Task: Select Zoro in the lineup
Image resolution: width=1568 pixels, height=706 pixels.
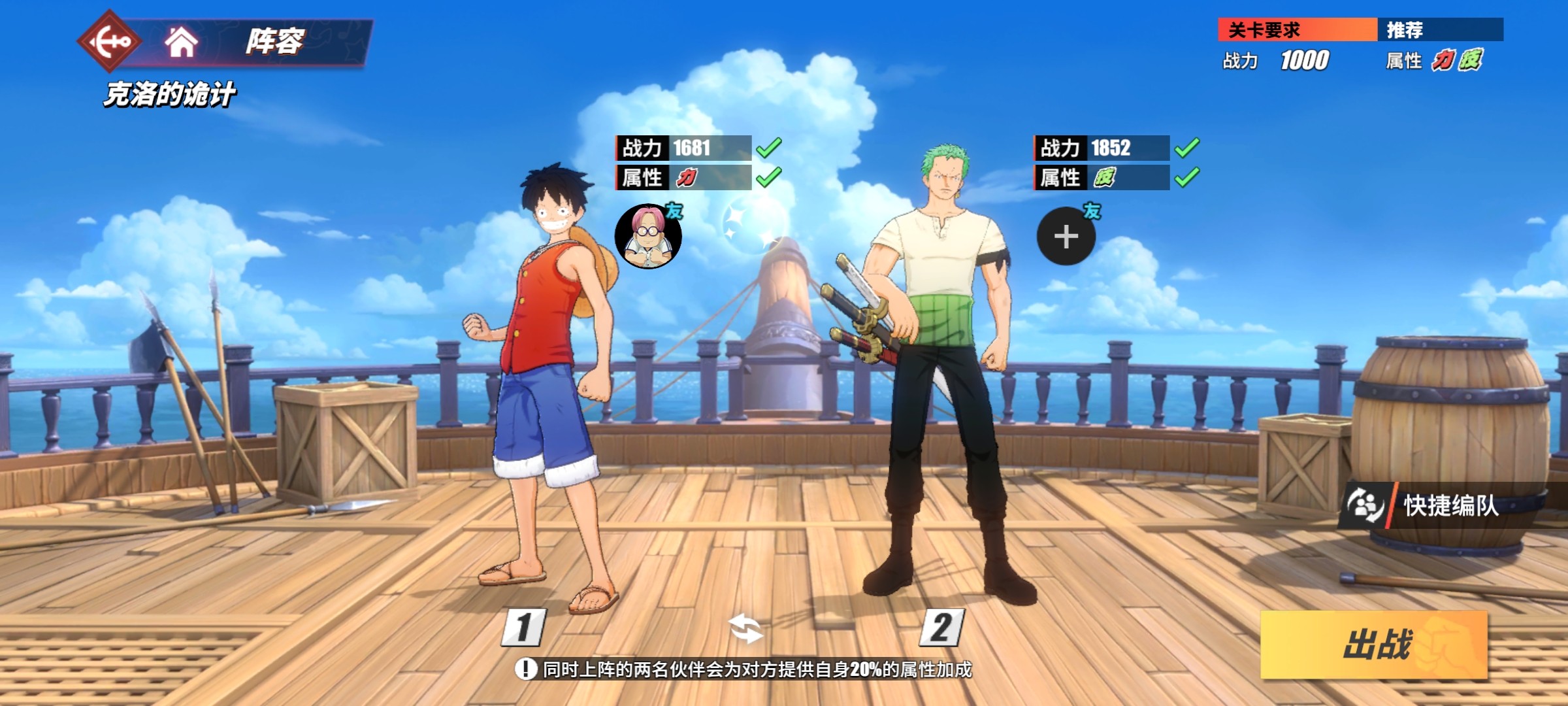Action: [941, 366]
